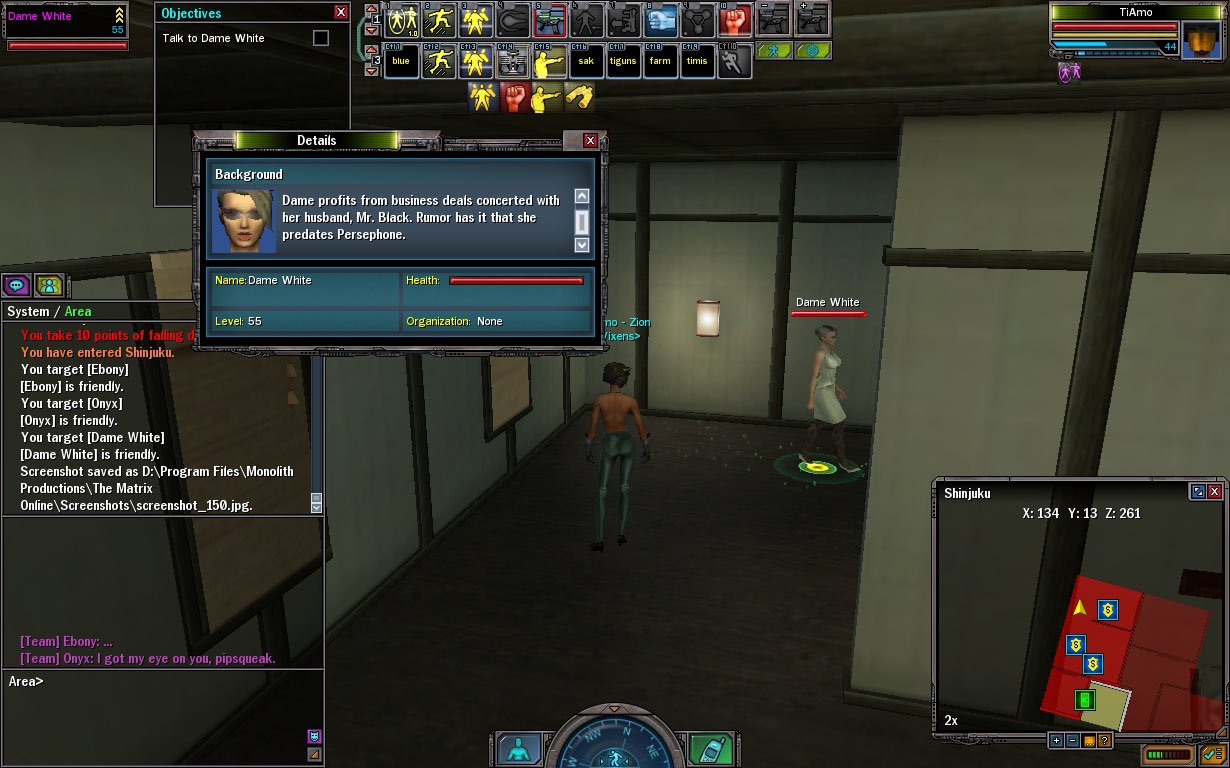This screenshot has width=1230, height=768.
Task: Close the minimap window
Action: [x=1215, y=492]
